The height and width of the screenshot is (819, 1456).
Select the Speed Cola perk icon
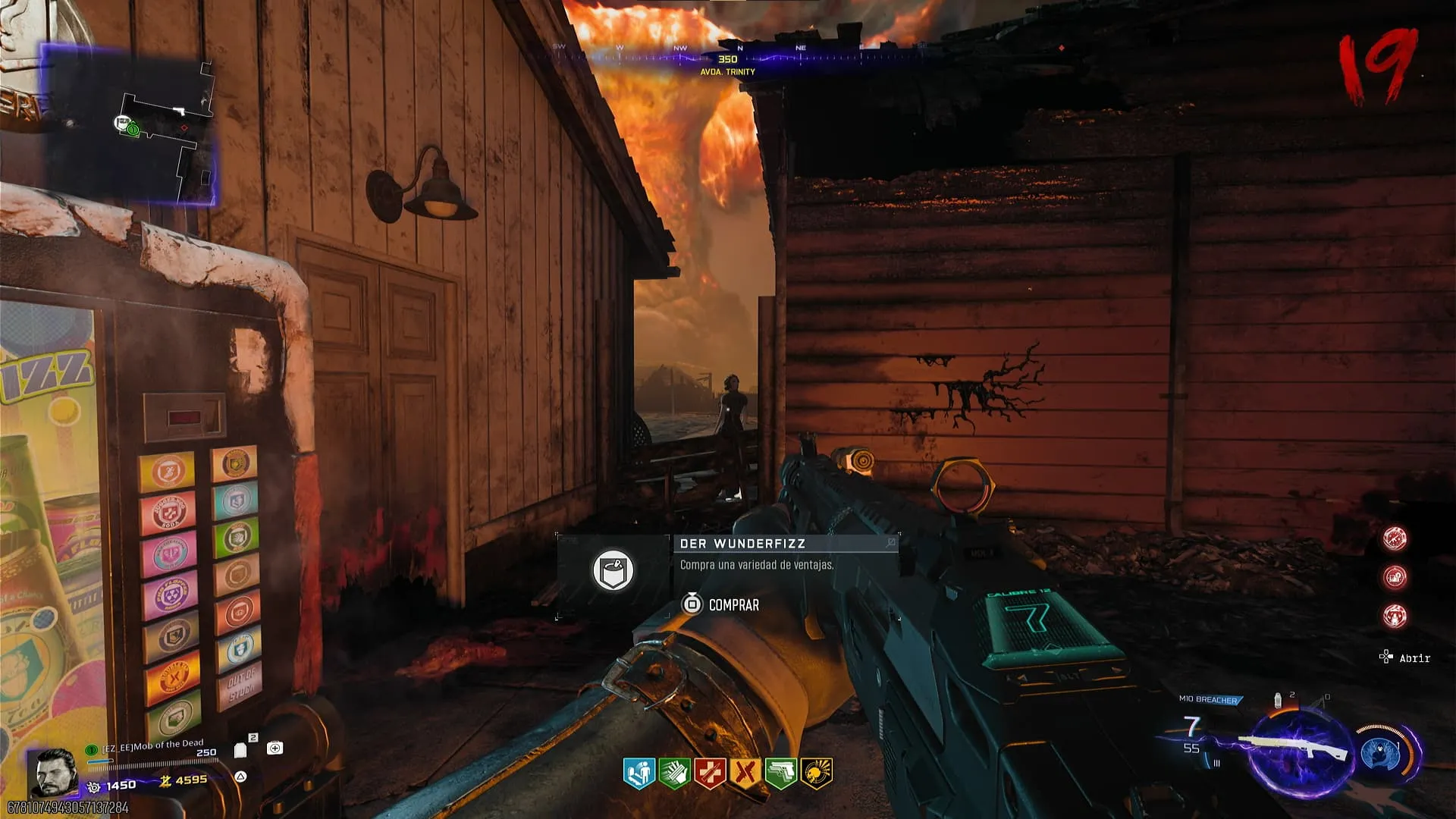674,773
